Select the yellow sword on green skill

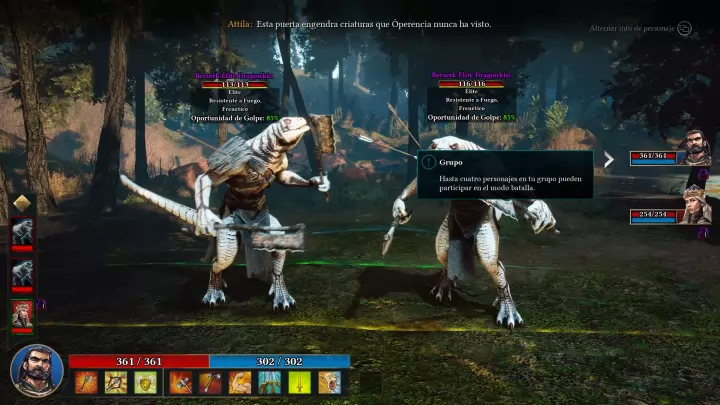pyautogui.click(x=300, y=382)
